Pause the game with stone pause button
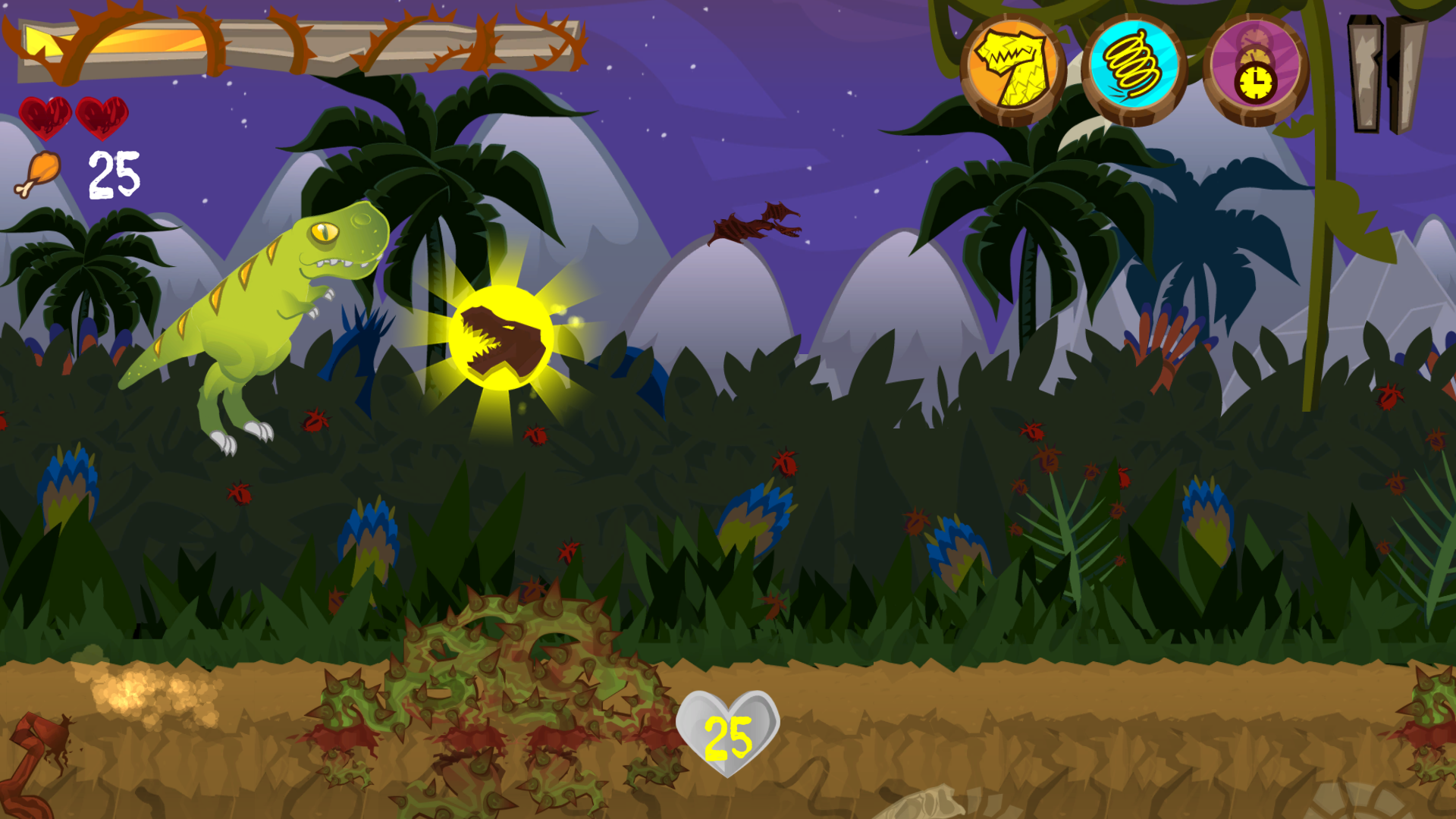Viewport: 1456px width, 819px height. coord(1385,74)
